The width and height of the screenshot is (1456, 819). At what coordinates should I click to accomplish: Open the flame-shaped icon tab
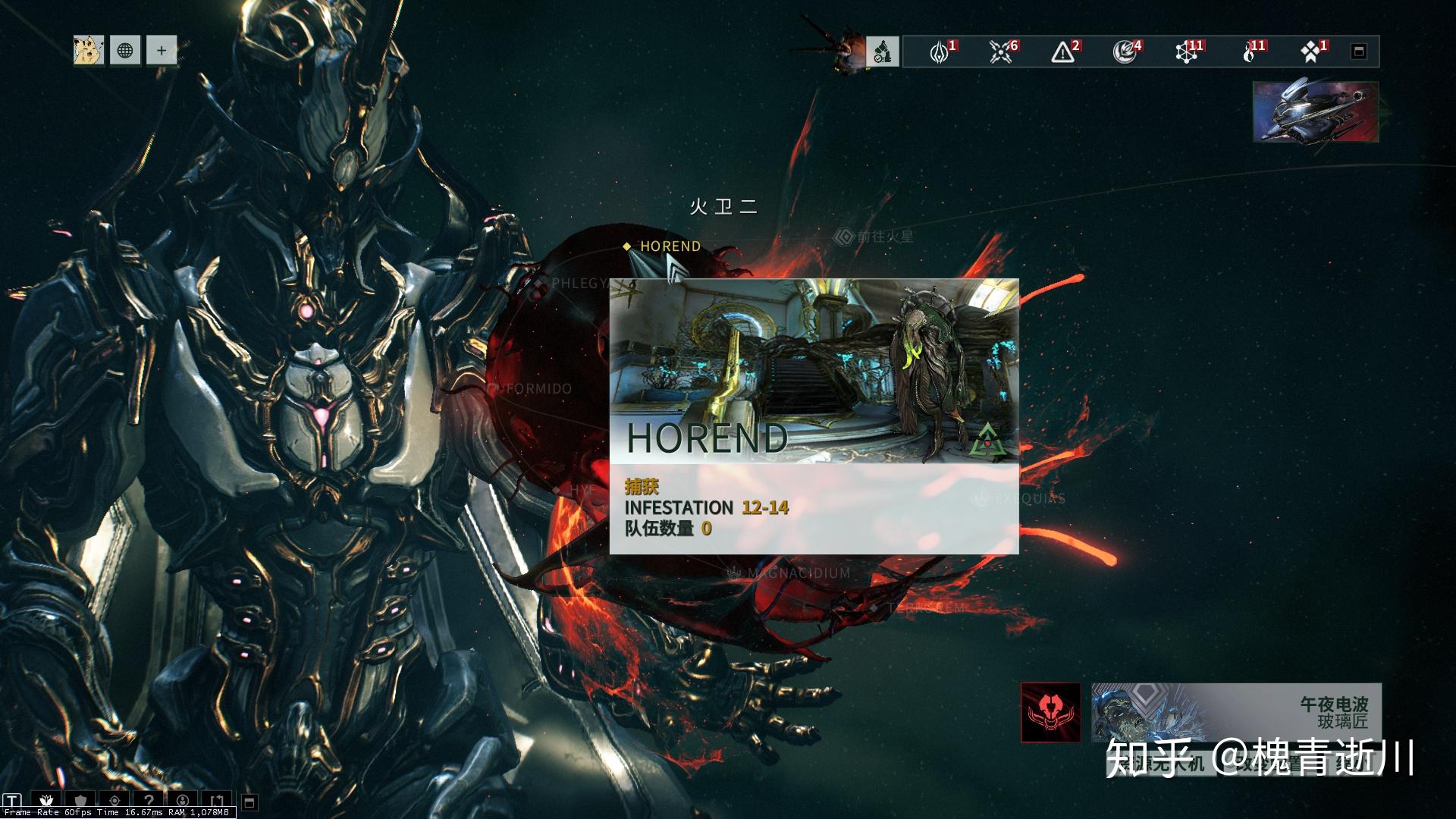(x=1249, y=52)
